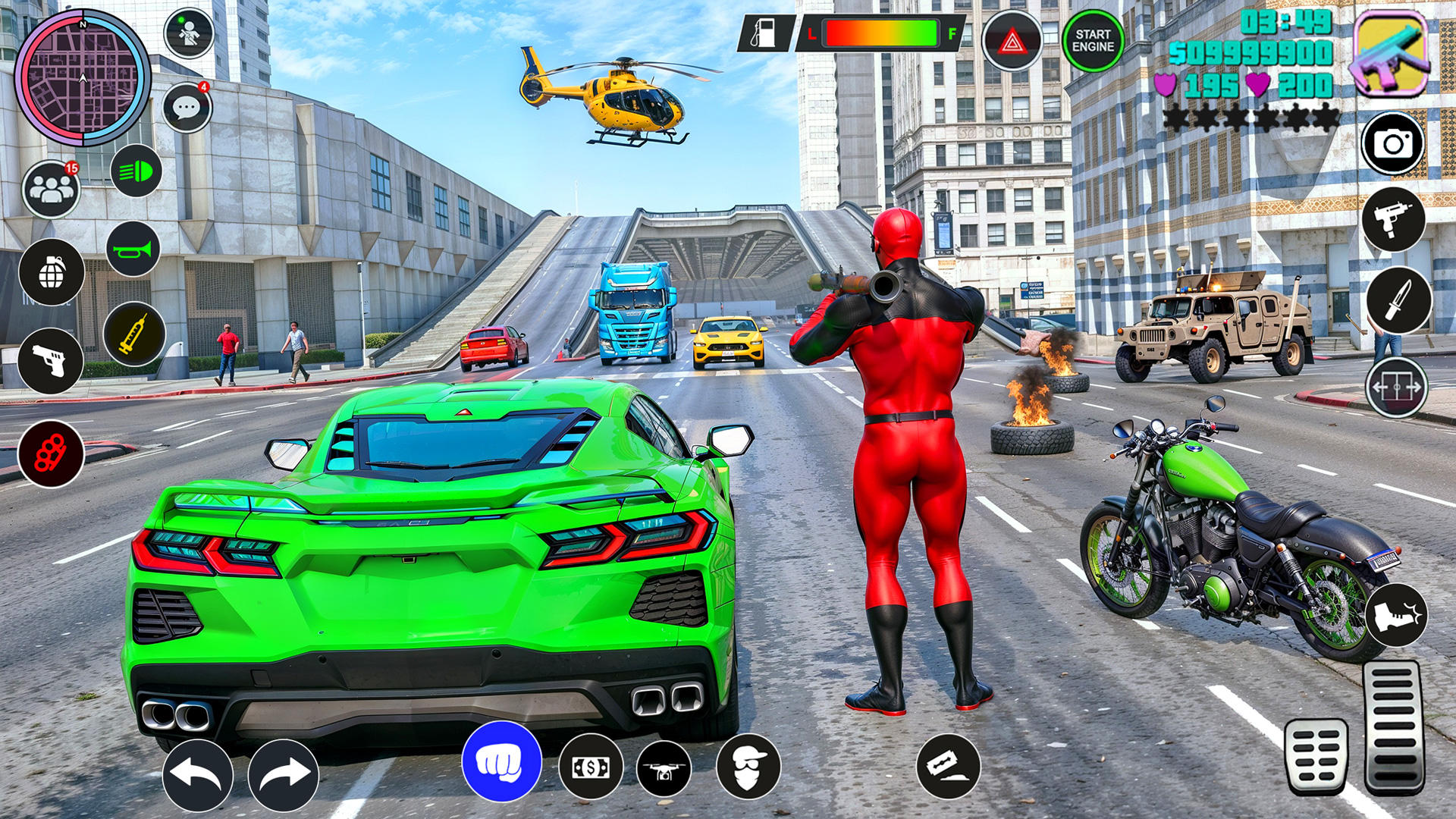Use the yellow syringe icon
The height and width of the screenshot is (819, 1456).
coord(134,334)
